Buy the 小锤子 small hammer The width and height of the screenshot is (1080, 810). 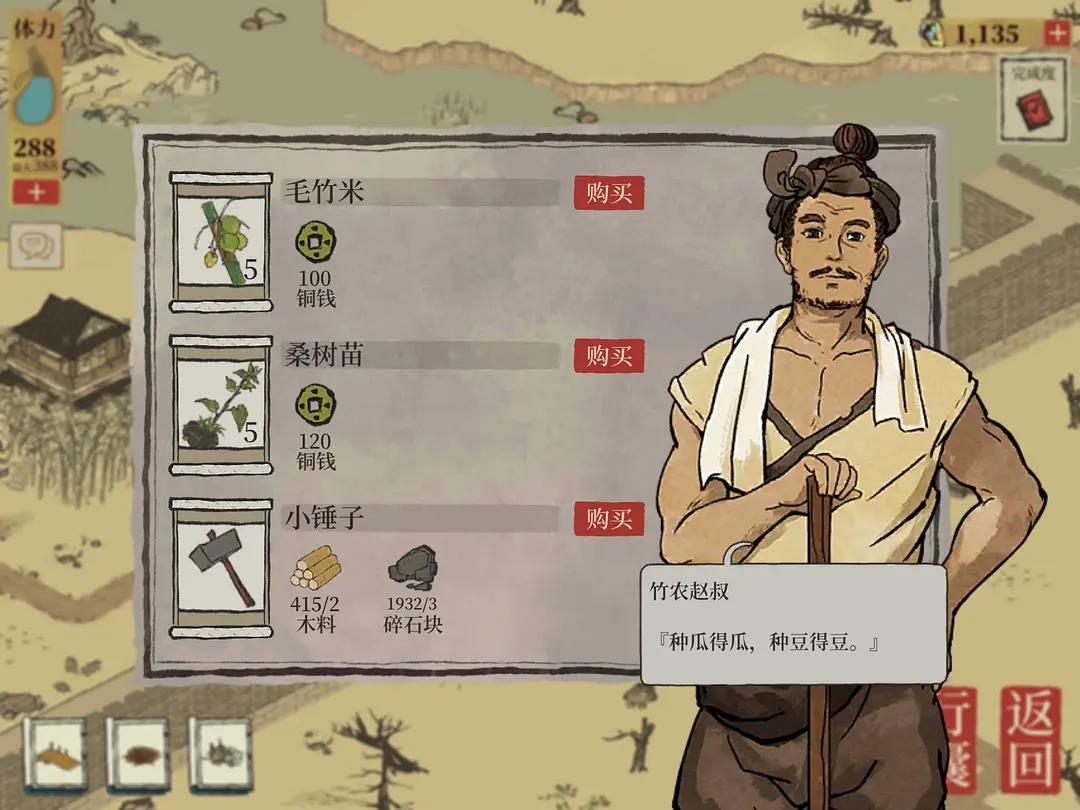[x=608, y=519]
